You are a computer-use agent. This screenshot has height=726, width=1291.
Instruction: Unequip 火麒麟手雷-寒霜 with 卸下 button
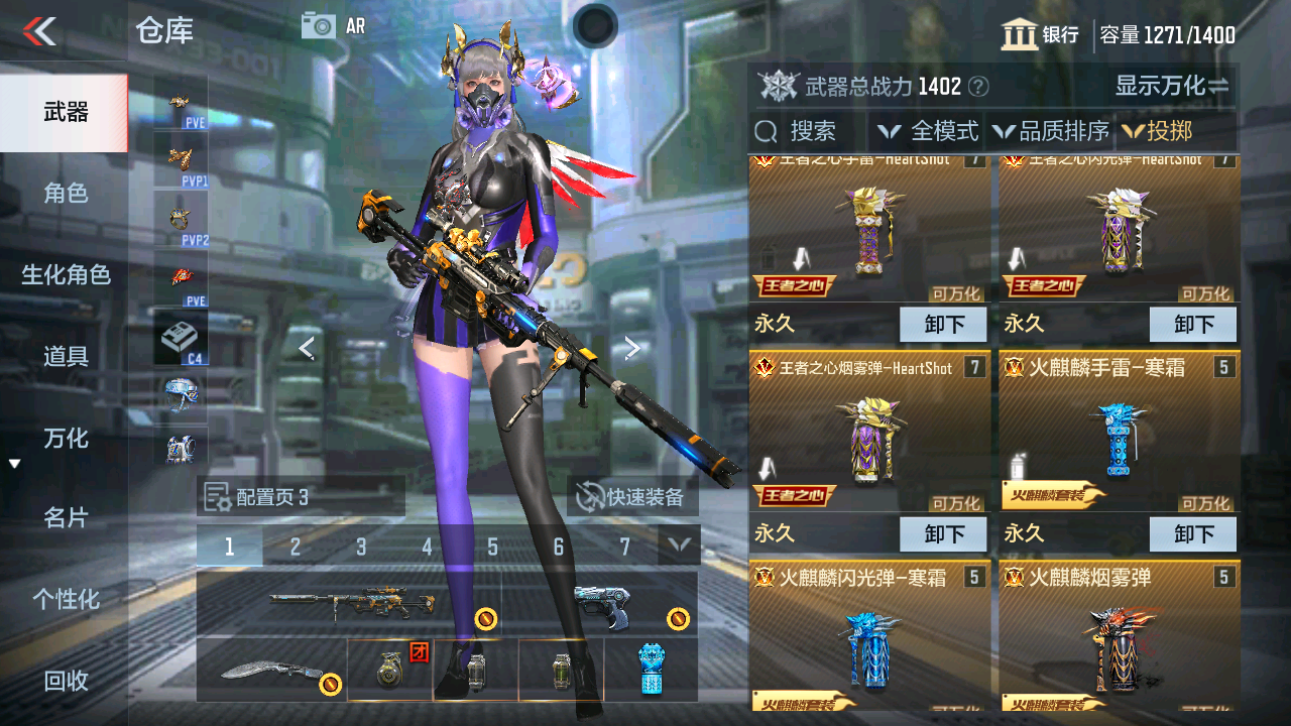(x=1192, y=533)
